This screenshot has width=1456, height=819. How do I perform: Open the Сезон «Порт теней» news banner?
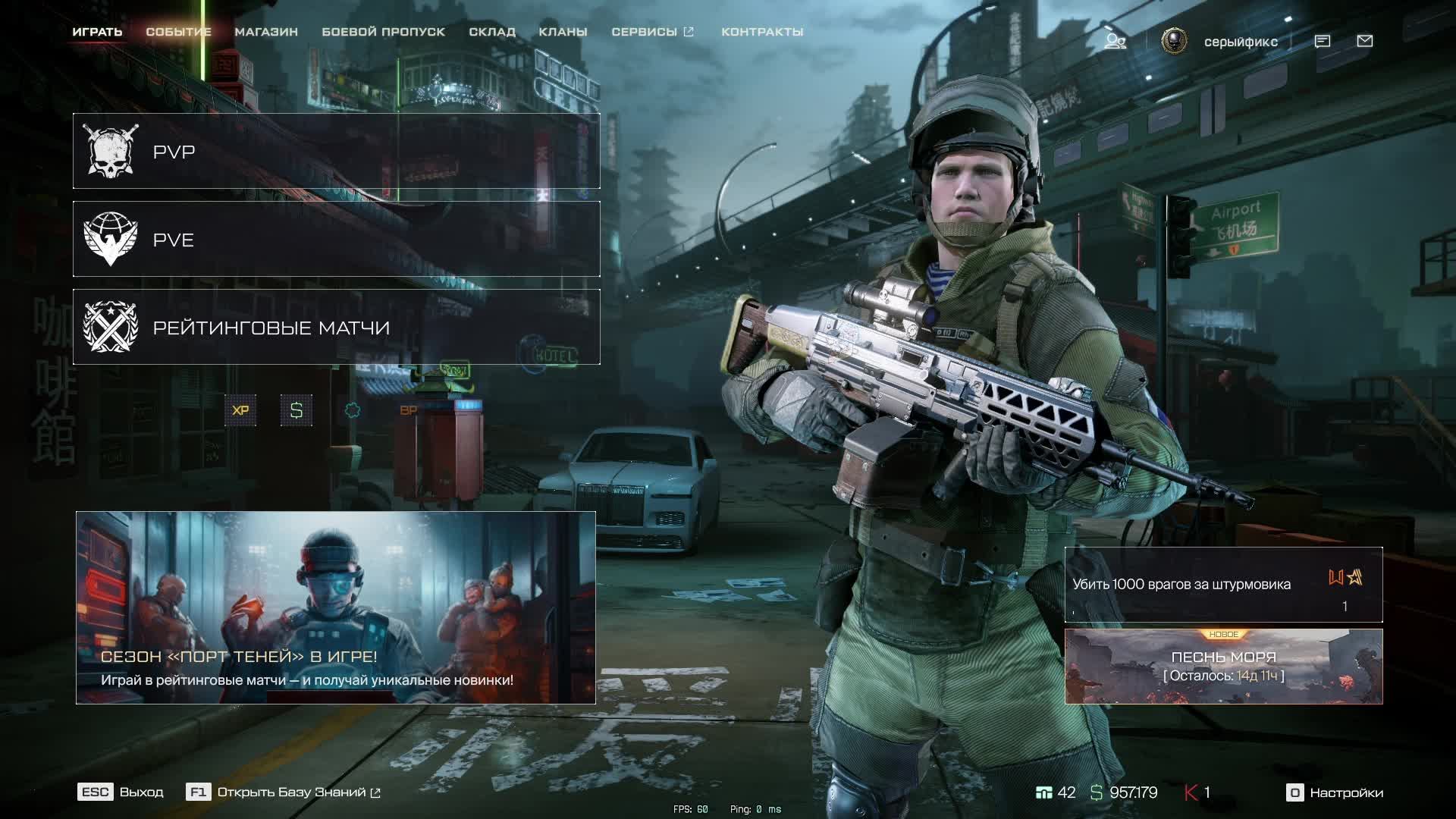tap(335, 607)
